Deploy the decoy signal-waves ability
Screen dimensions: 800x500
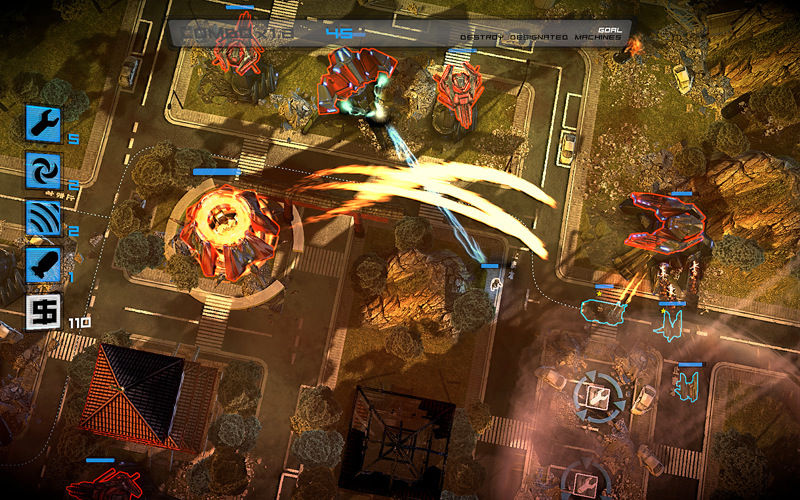pos(44,218)
